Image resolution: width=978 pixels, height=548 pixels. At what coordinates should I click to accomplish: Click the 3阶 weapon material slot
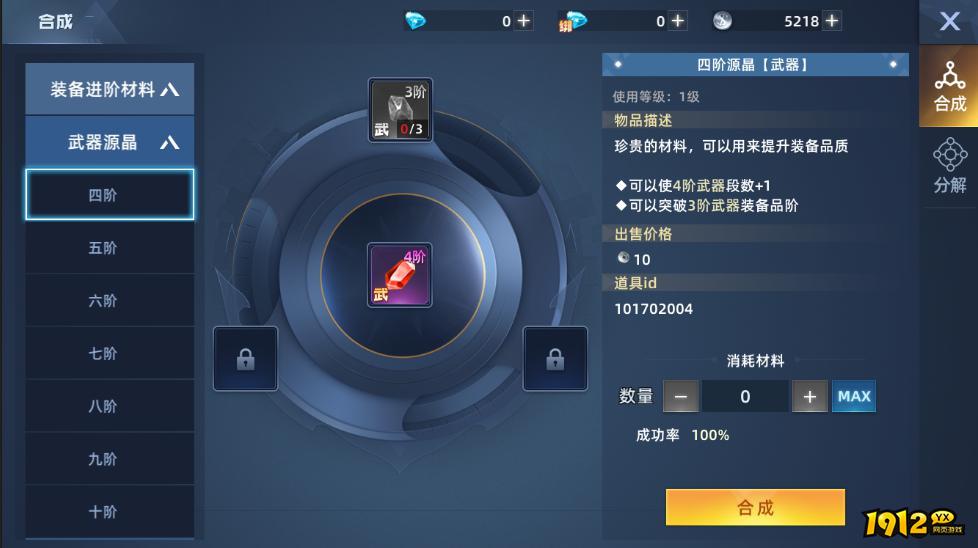tap(400, 111)
